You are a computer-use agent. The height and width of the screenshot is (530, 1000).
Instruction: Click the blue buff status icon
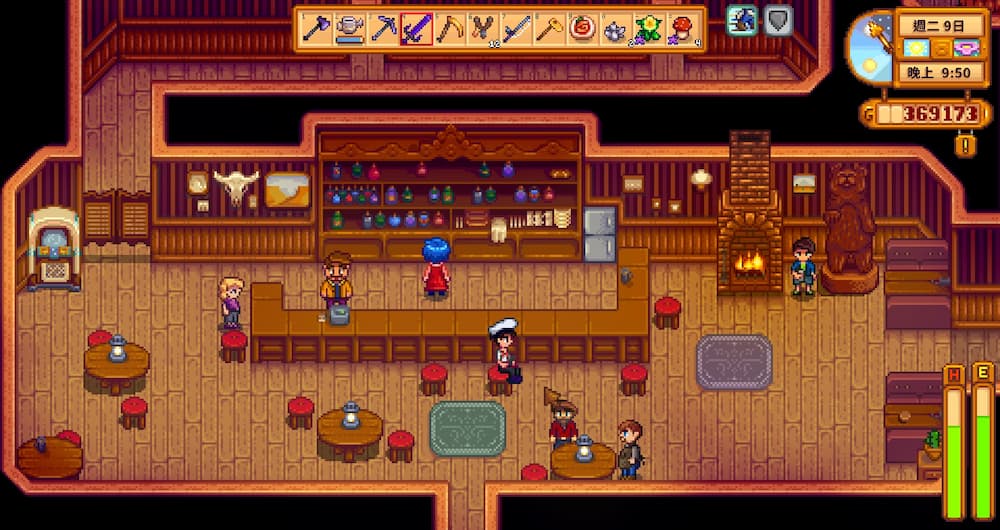pyautogui.click(x=742, y=20)
